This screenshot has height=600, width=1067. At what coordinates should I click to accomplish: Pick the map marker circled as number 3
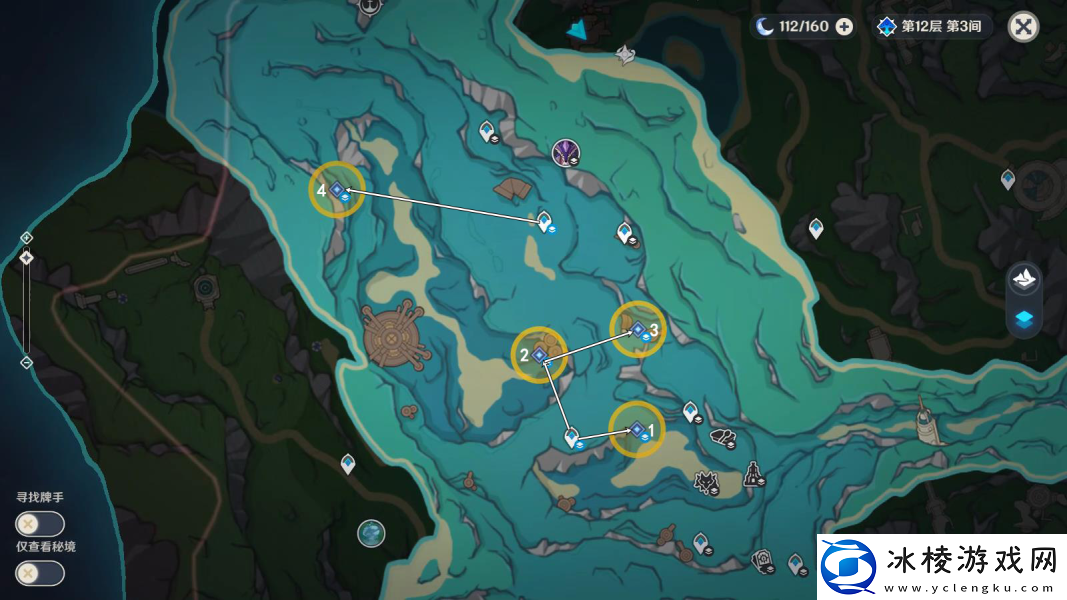tap(637, 329)
